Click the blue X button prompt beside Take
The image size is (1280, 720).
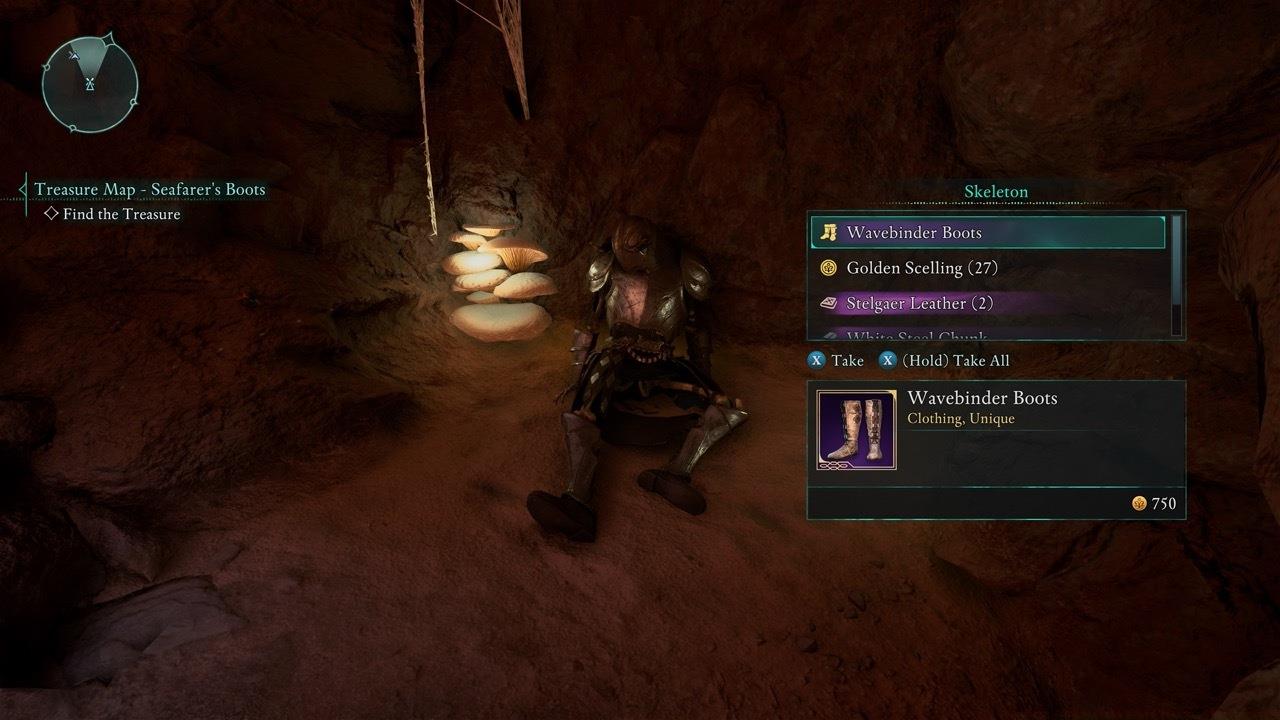[816, 360]
